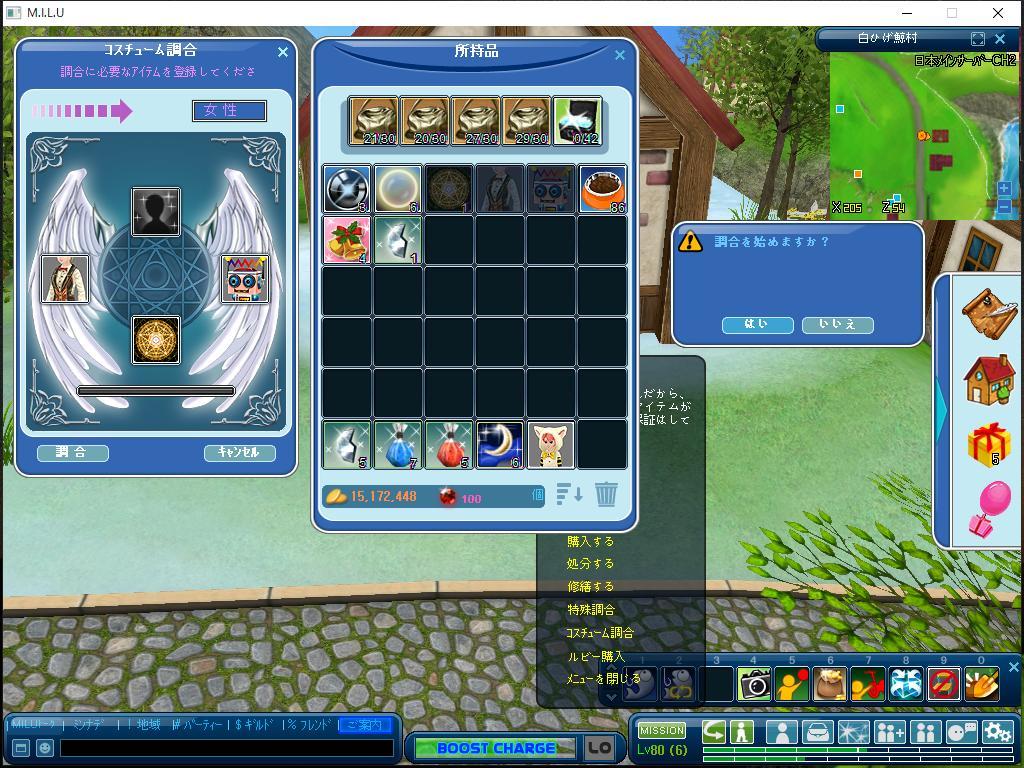Choose 購入する from the shop menu
Image resolution: width=1024 pixels, height=768 pixels.
[x=590, y=542]
